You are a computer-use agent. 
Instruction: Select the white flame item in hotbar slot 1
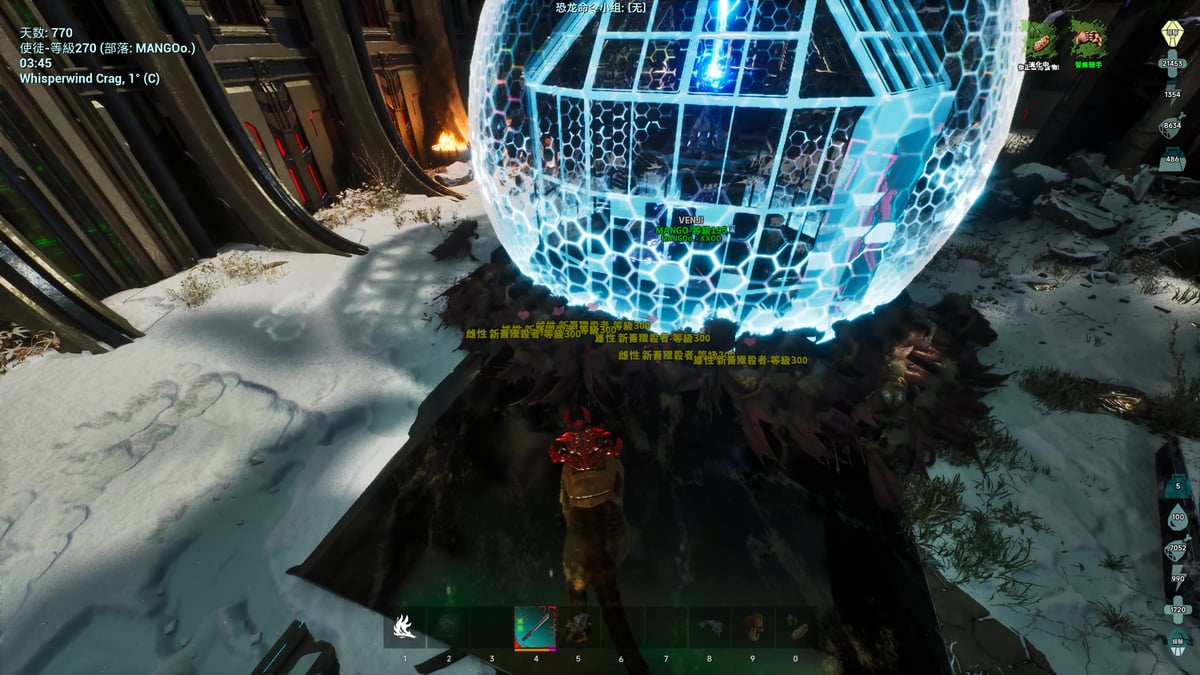(x=405, y=628)
